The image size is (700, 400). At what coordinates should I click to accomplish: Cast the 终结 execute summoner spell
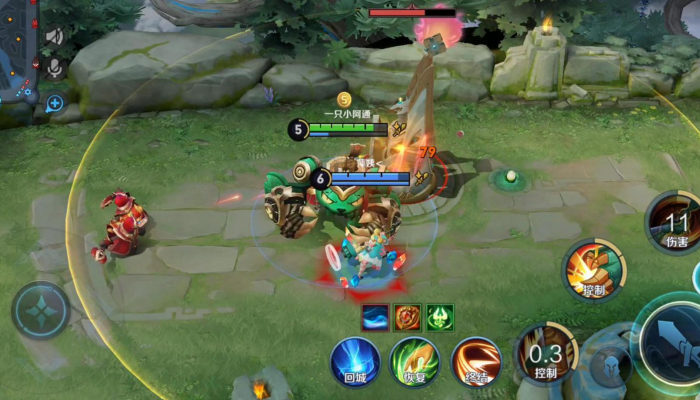475,360
